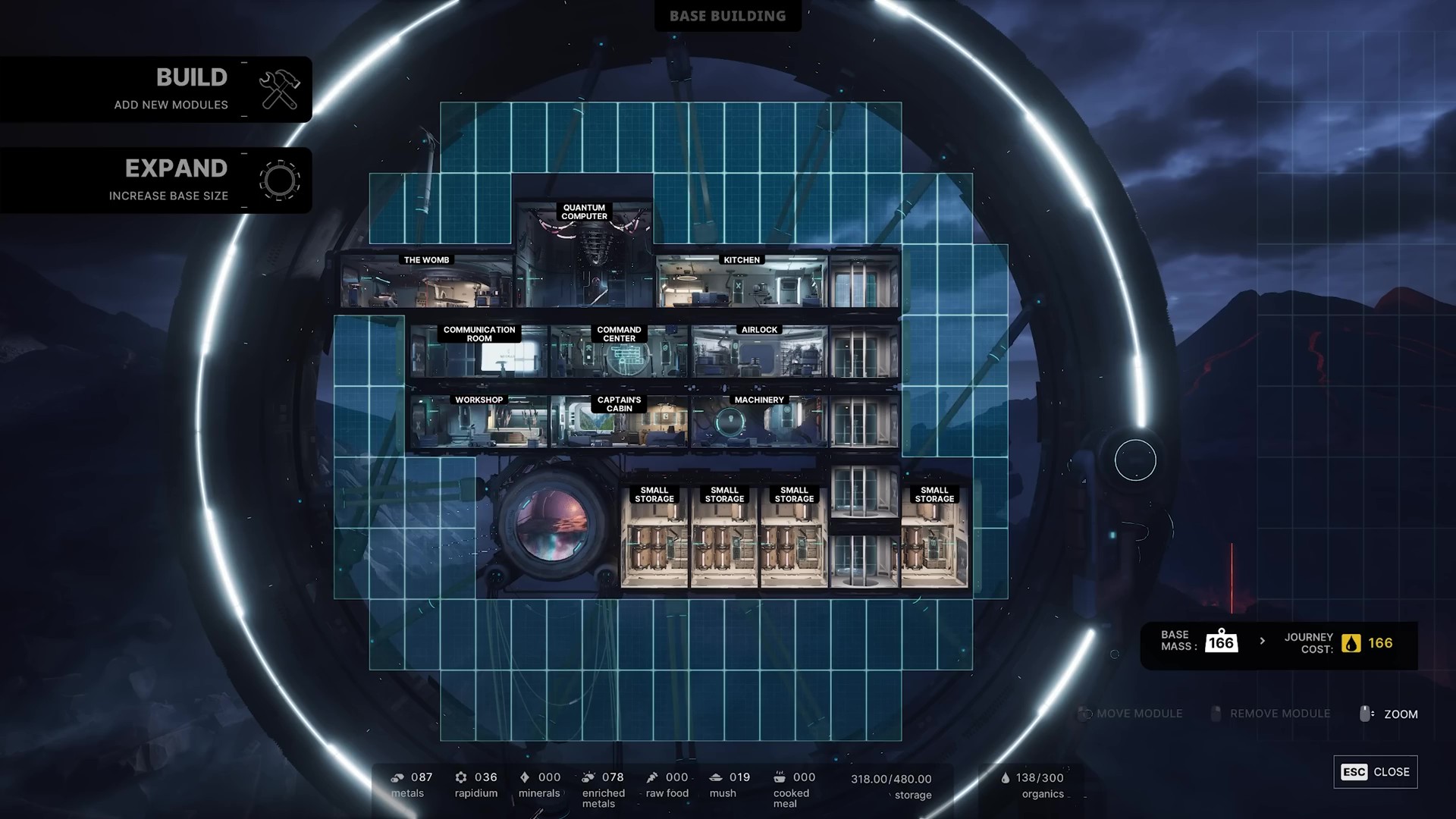Select the round porthole observation module

[x=551, y=525]
